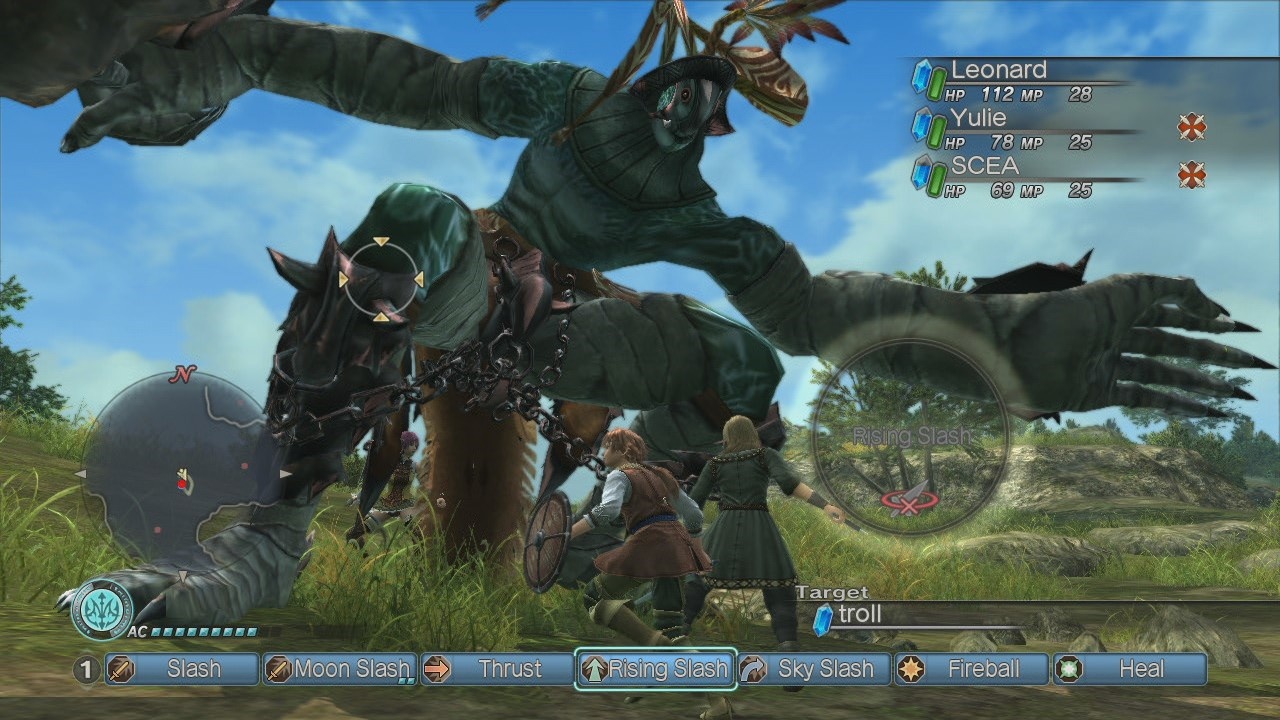Trigger the Sky Slash command
1280x720 pixels.
[813, 669]
